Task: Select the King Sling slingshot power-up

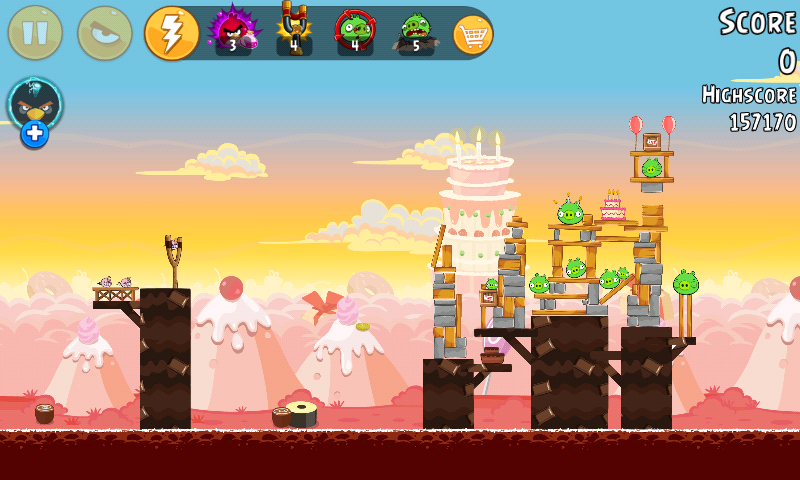Action: coord(294,30)
